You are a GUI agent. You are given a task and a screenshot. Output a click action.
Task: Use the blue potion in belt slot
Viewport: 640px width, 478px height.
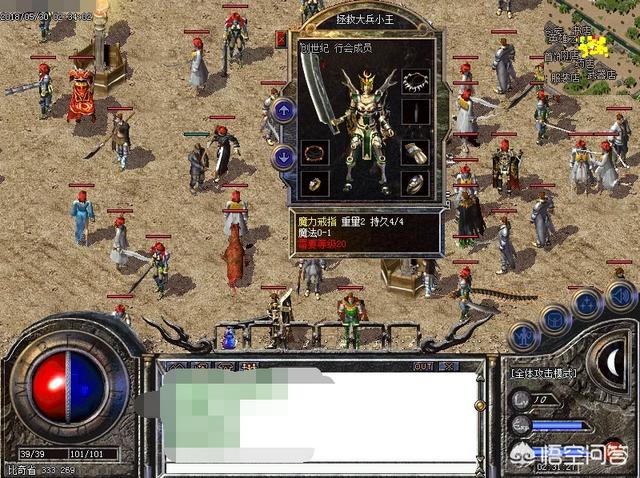[x=229, y=340]
